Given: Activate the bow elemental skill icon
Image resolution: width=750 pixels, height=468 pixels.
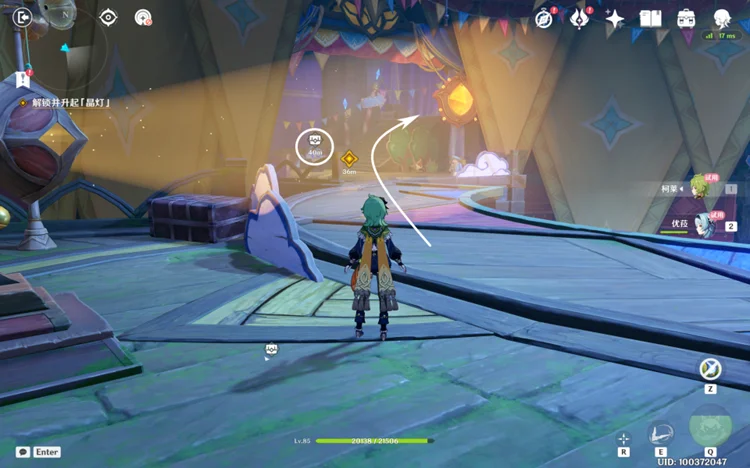Looking at the screenshot, I should 660,434.
